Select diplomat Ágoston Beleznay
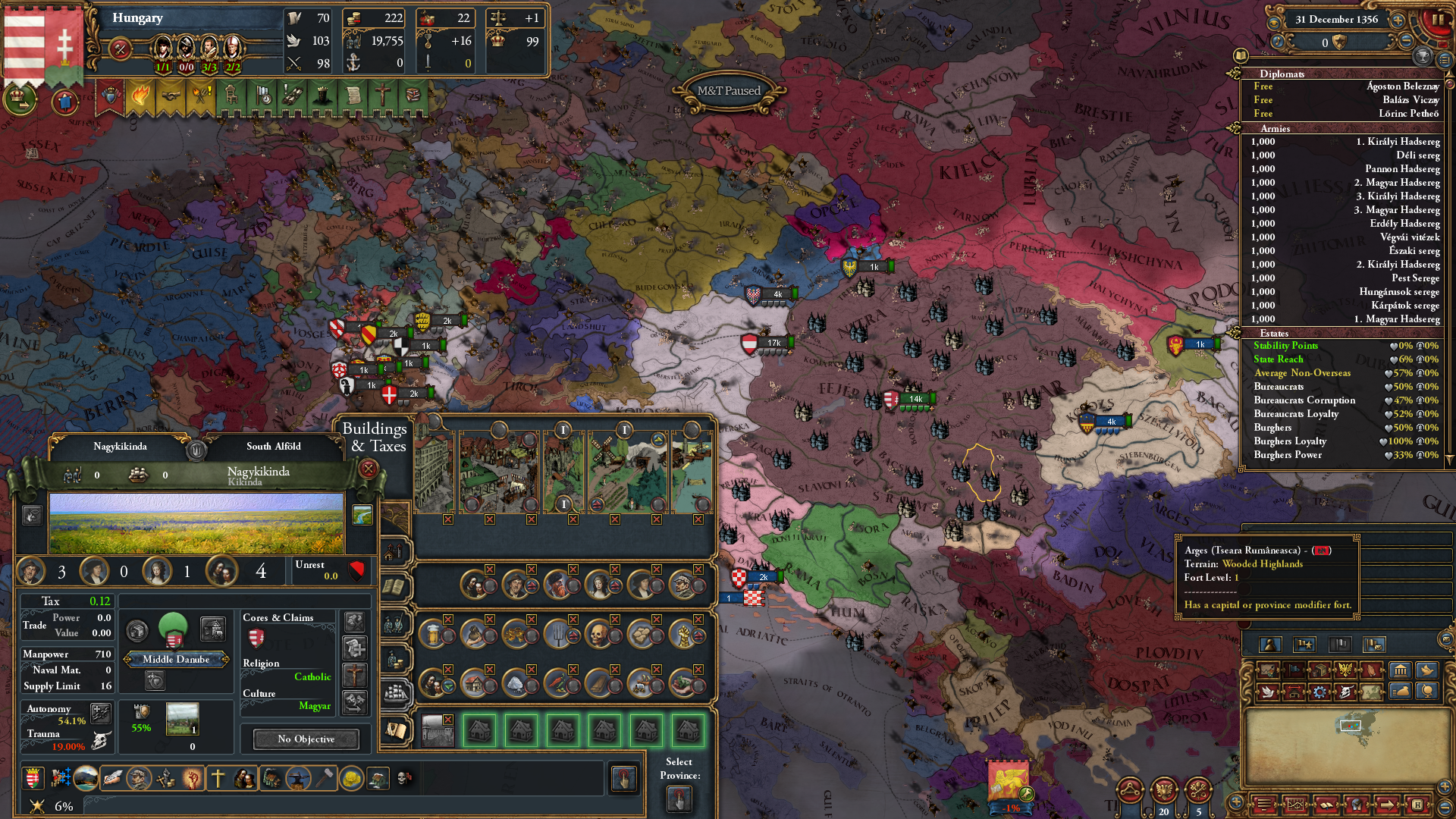 [1342, 86]
